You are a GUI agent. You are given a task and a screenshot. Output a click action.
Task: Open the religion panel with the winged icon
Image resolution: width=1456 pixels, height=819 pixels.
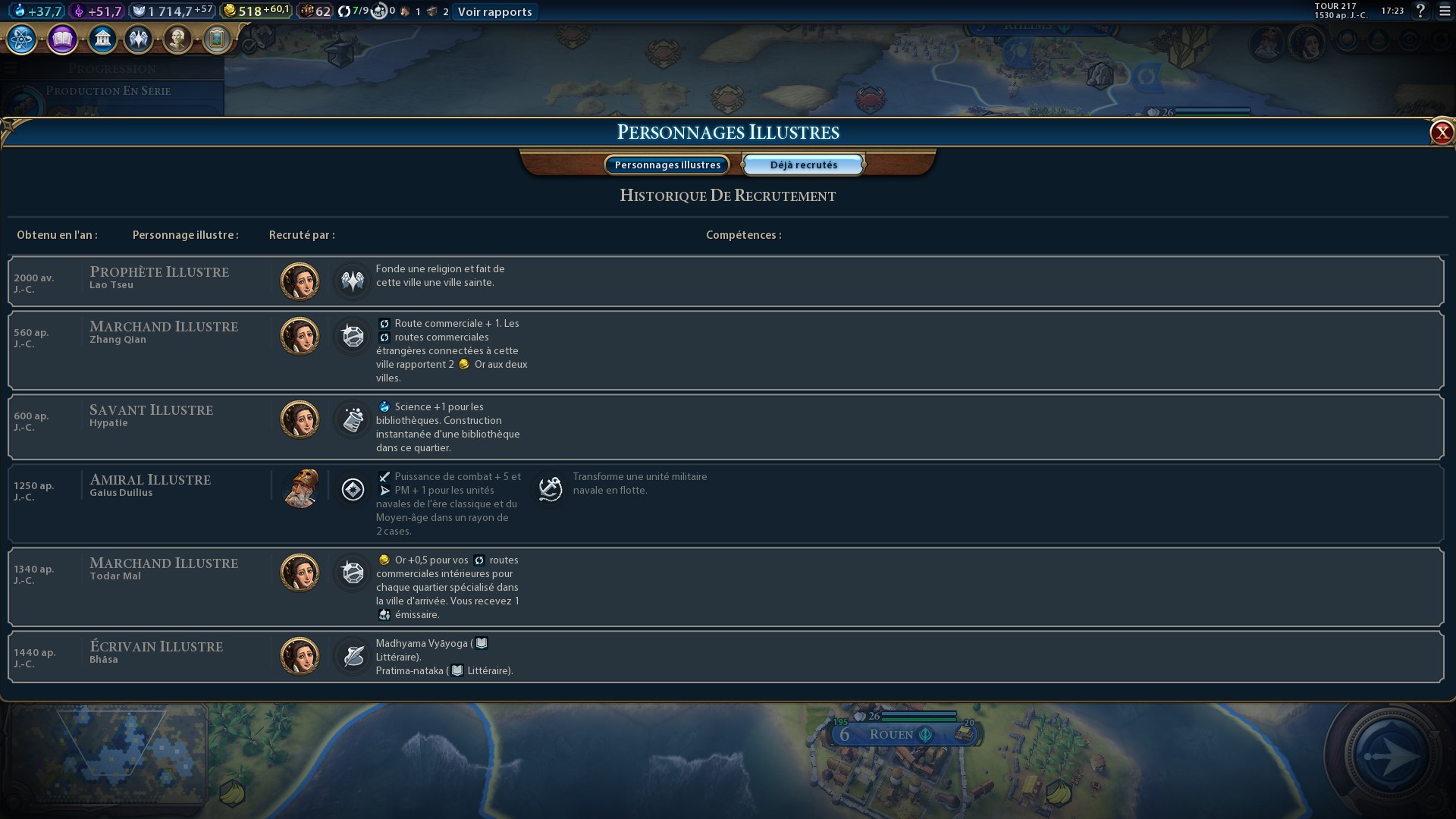pos(138,39)
